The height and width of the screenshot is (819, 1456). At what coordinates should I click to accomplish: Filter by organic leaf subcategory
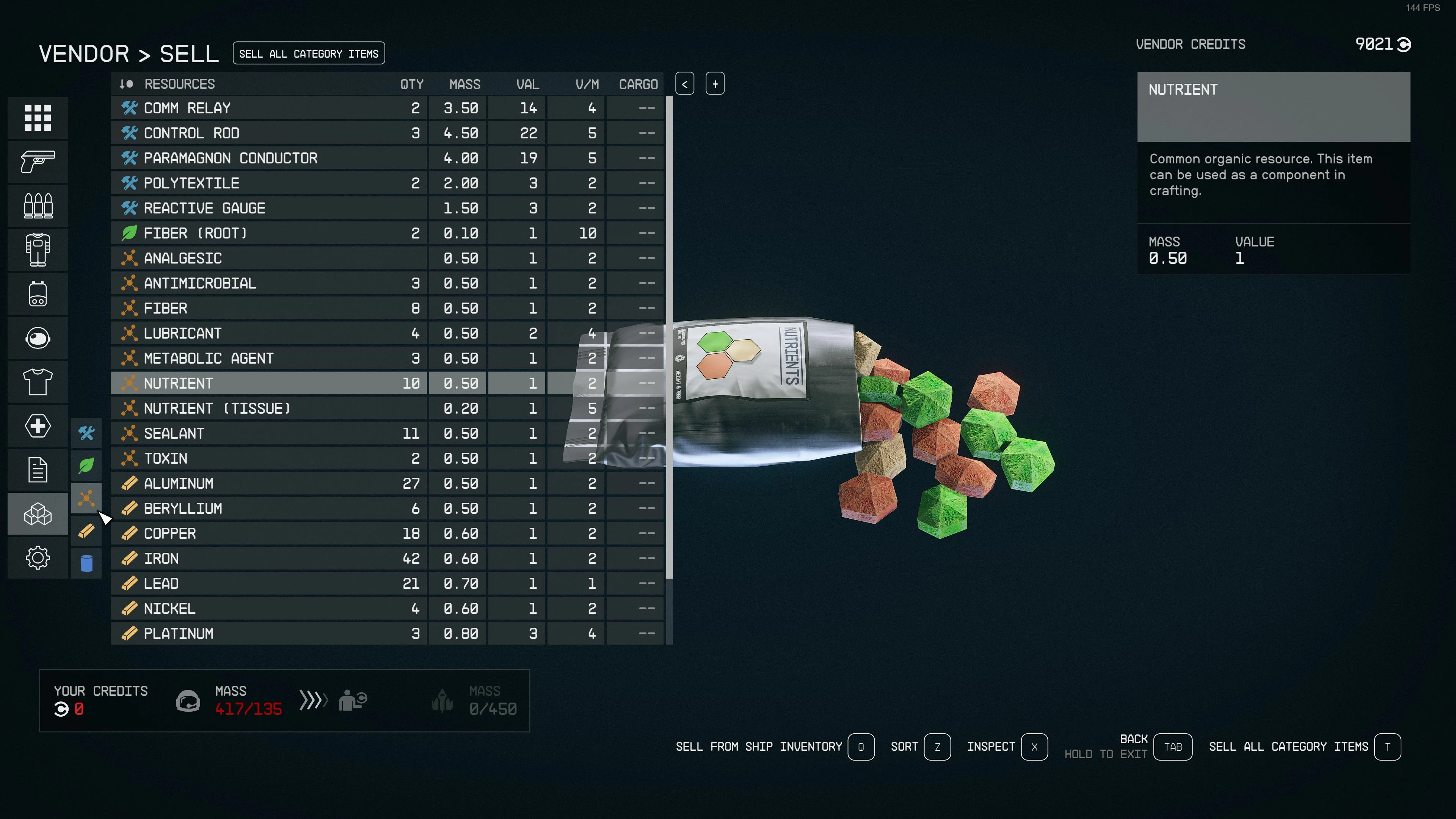[x=86, y=466]
